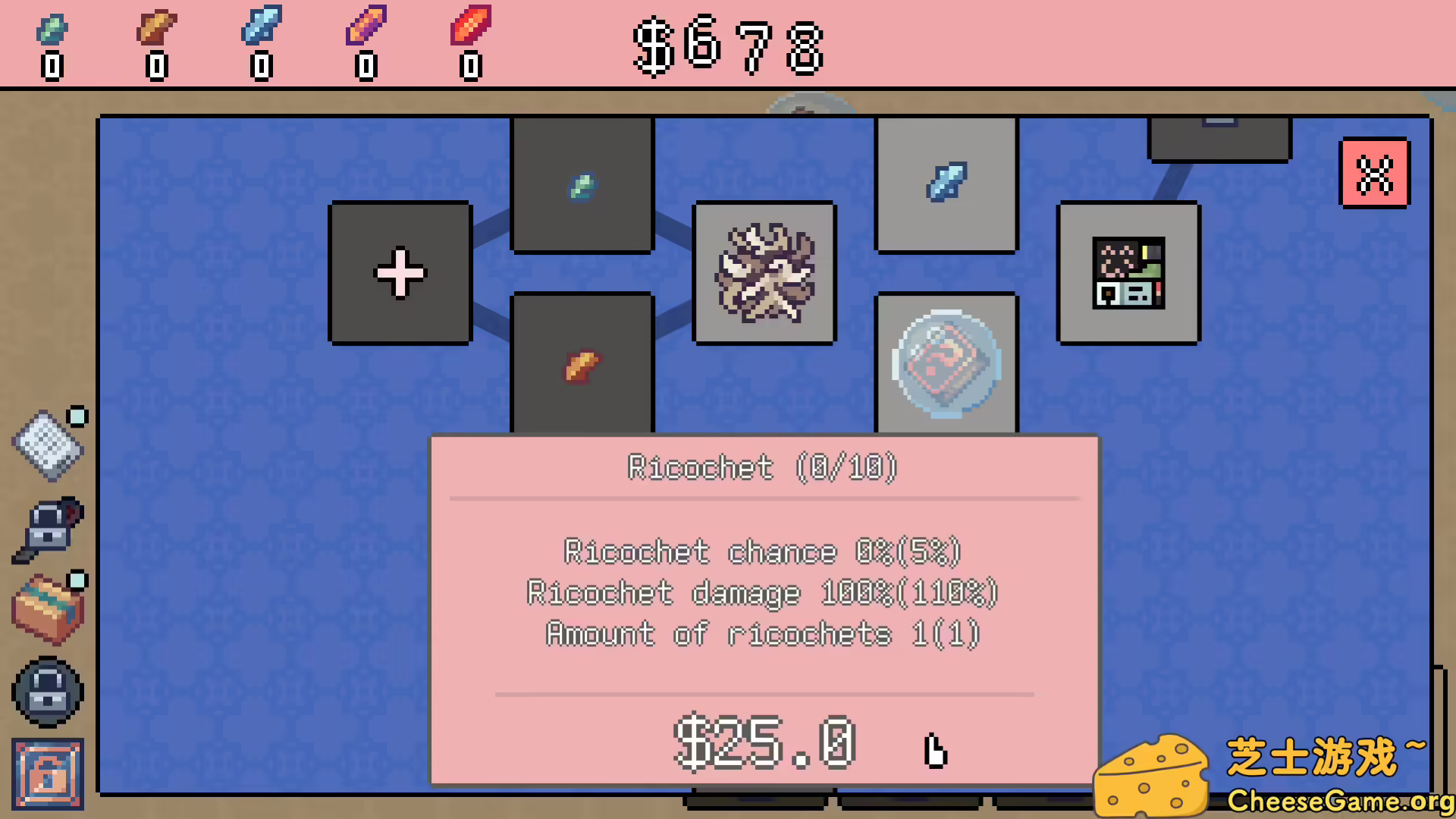1456x819 pixels.
Task: Toggle the indicator dot beside the keypad icon
Action: click(76, 416)
